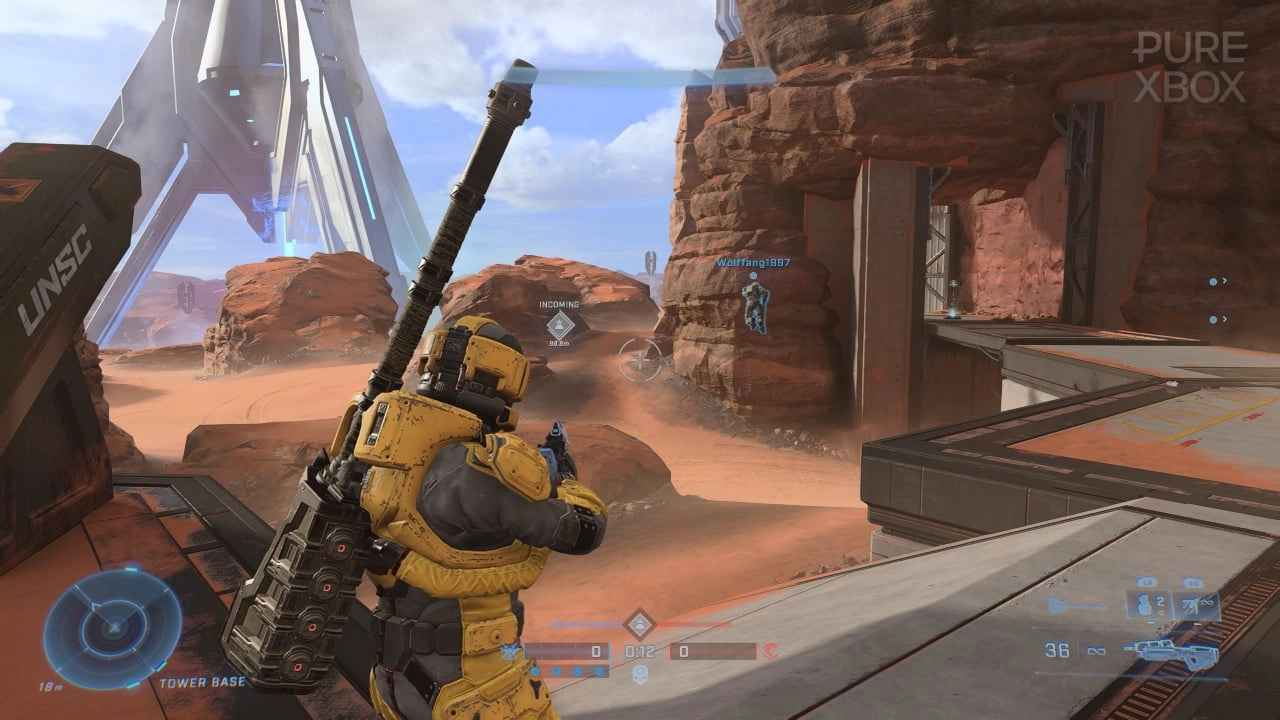Click the red team emblem icon

click(x=771, y=650)
